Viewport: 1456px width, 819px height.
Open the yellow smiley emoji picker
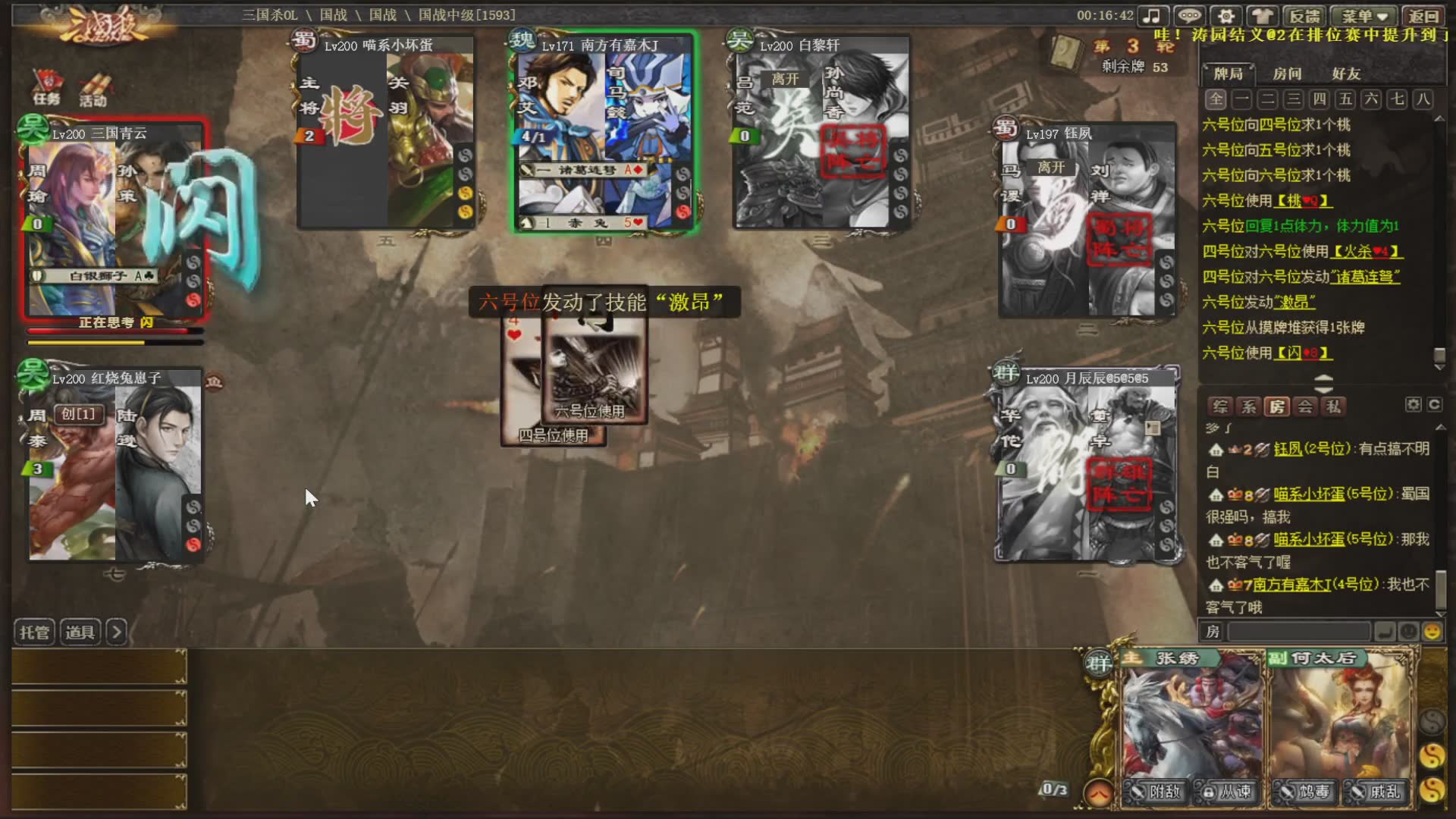1432,631
